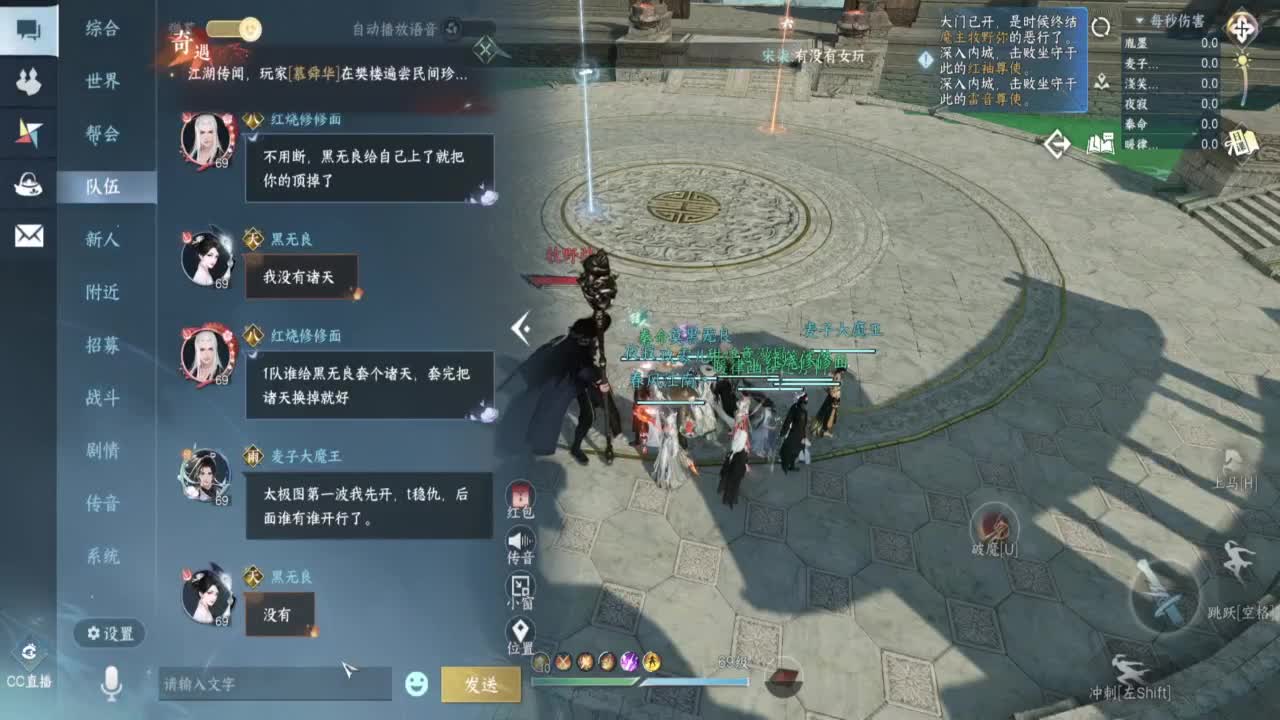Select the golden character skill icon
Image resolution: width=1280 pixels, height=720 pixels.
653,661
